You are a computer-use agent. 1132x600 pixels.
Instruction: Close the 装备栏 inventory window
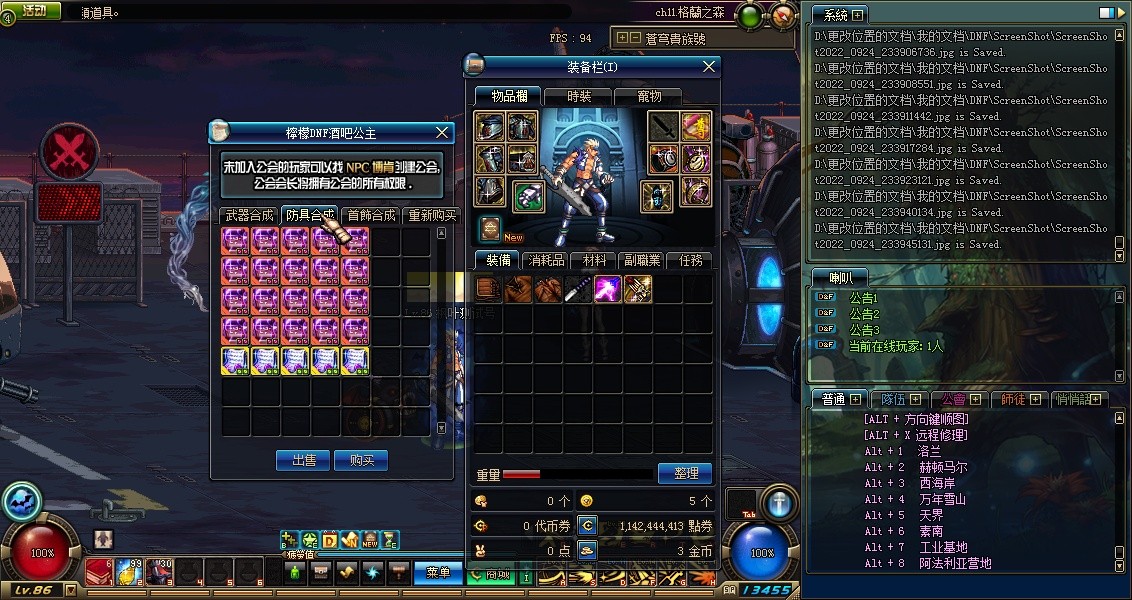tap(709, 67)
